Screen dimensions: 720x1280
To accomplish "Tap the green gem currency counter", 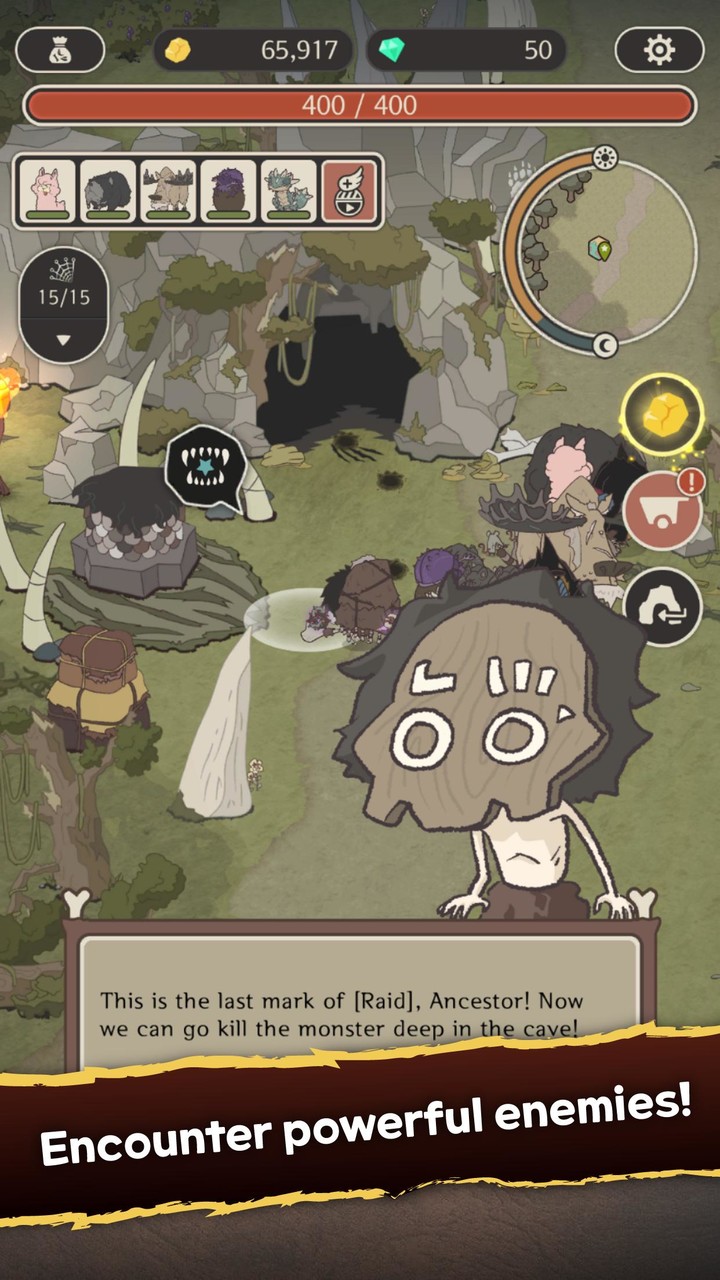I will (467, 50).
